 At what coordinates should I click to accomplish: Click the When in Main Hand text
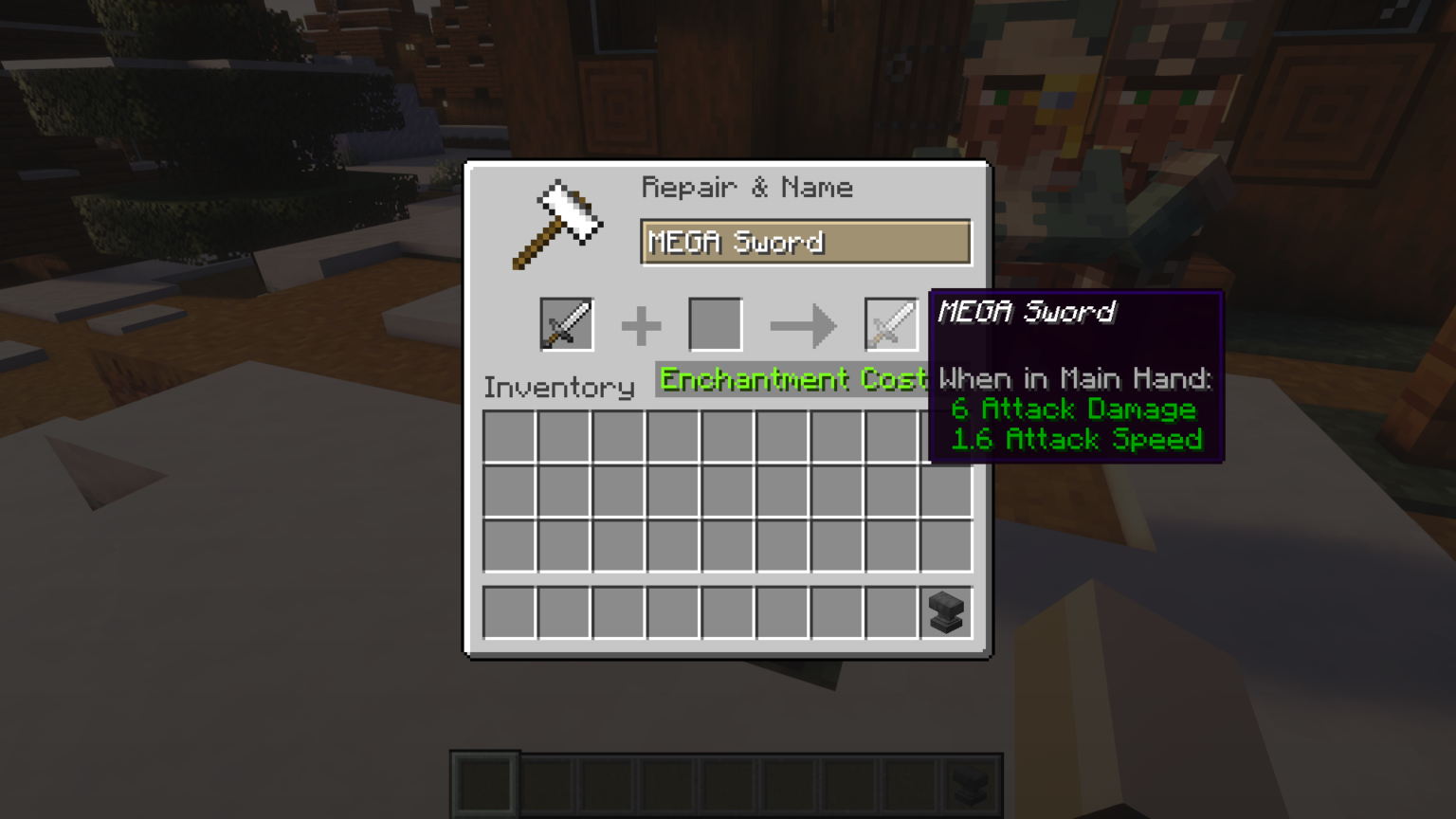[1074, 379]
